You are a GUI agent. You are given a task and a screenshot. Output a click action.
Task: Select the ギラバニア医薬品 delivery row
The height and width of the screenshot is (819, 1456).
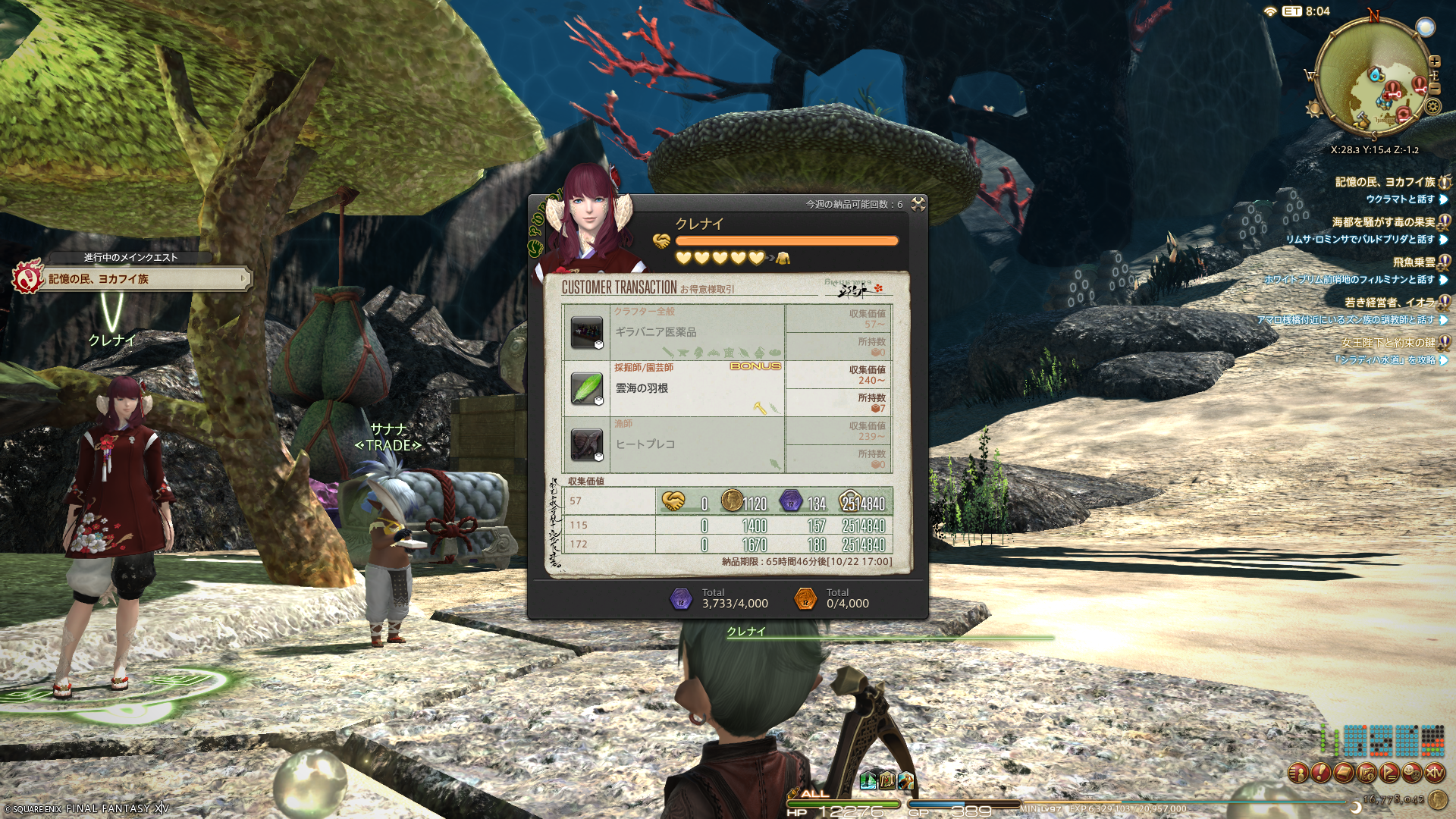pos(673,332)
